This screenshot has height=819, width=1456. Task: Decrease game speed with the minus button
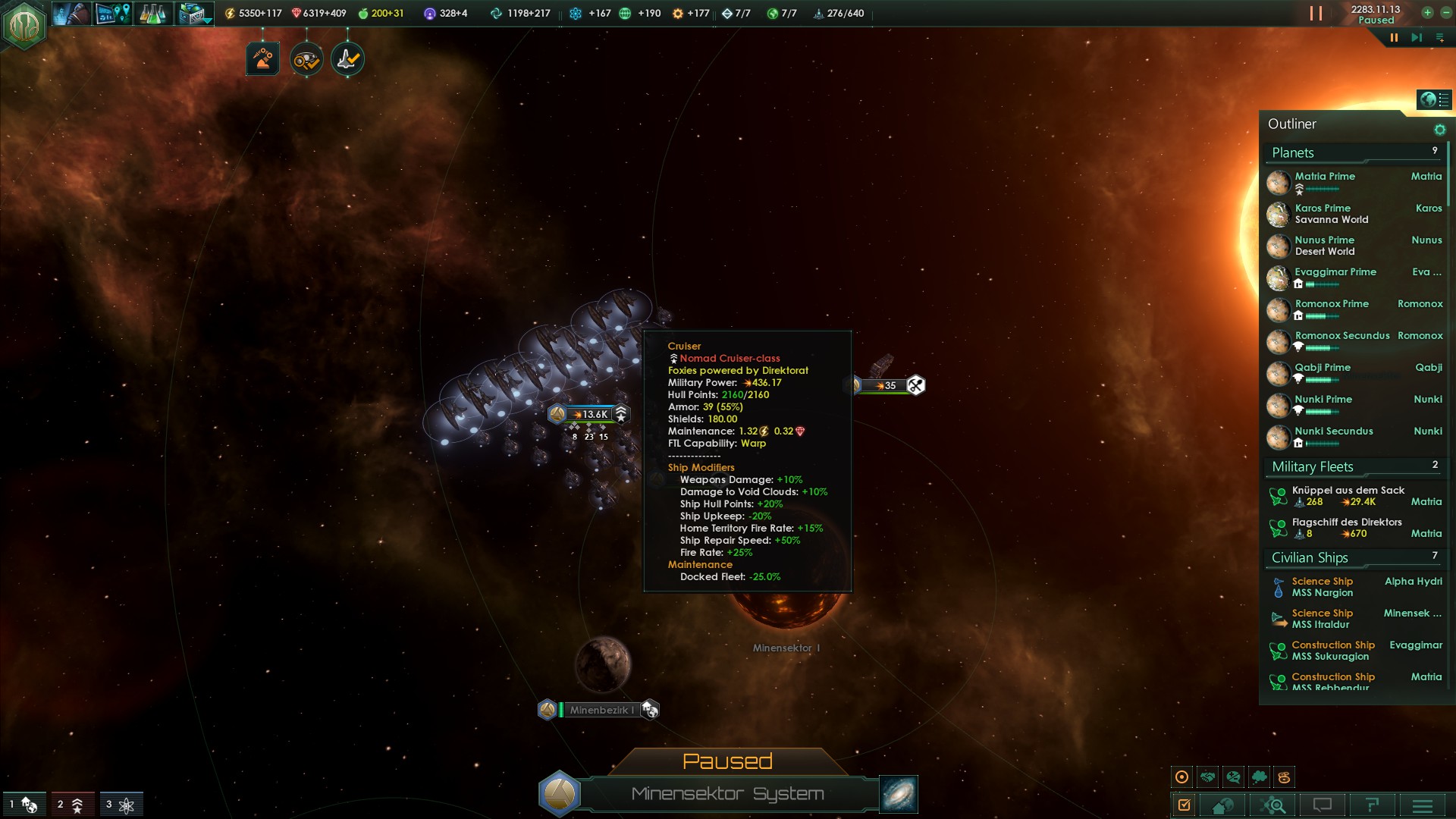pyautogui.click(x=1445, y=13)
